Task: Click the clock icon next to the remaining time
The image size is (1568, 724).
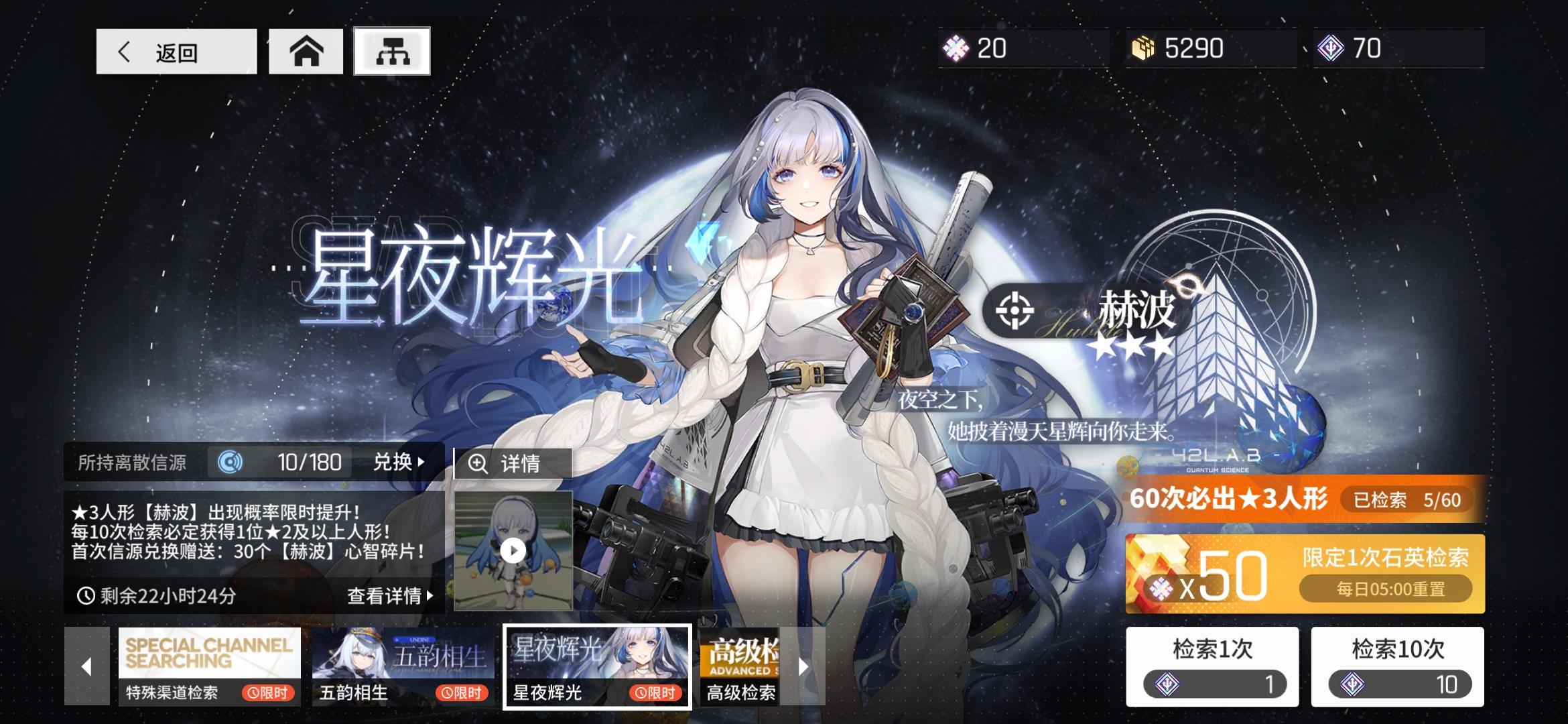Action: pos(85,597)
